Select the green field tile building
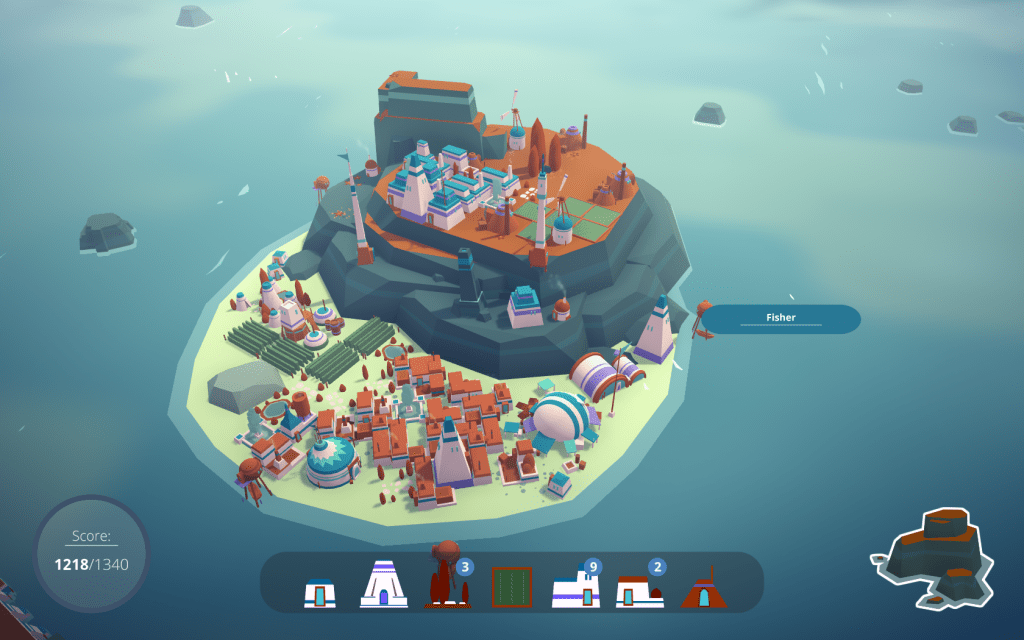This screenshot has width=1024, height=640. (x=511, y=587)
